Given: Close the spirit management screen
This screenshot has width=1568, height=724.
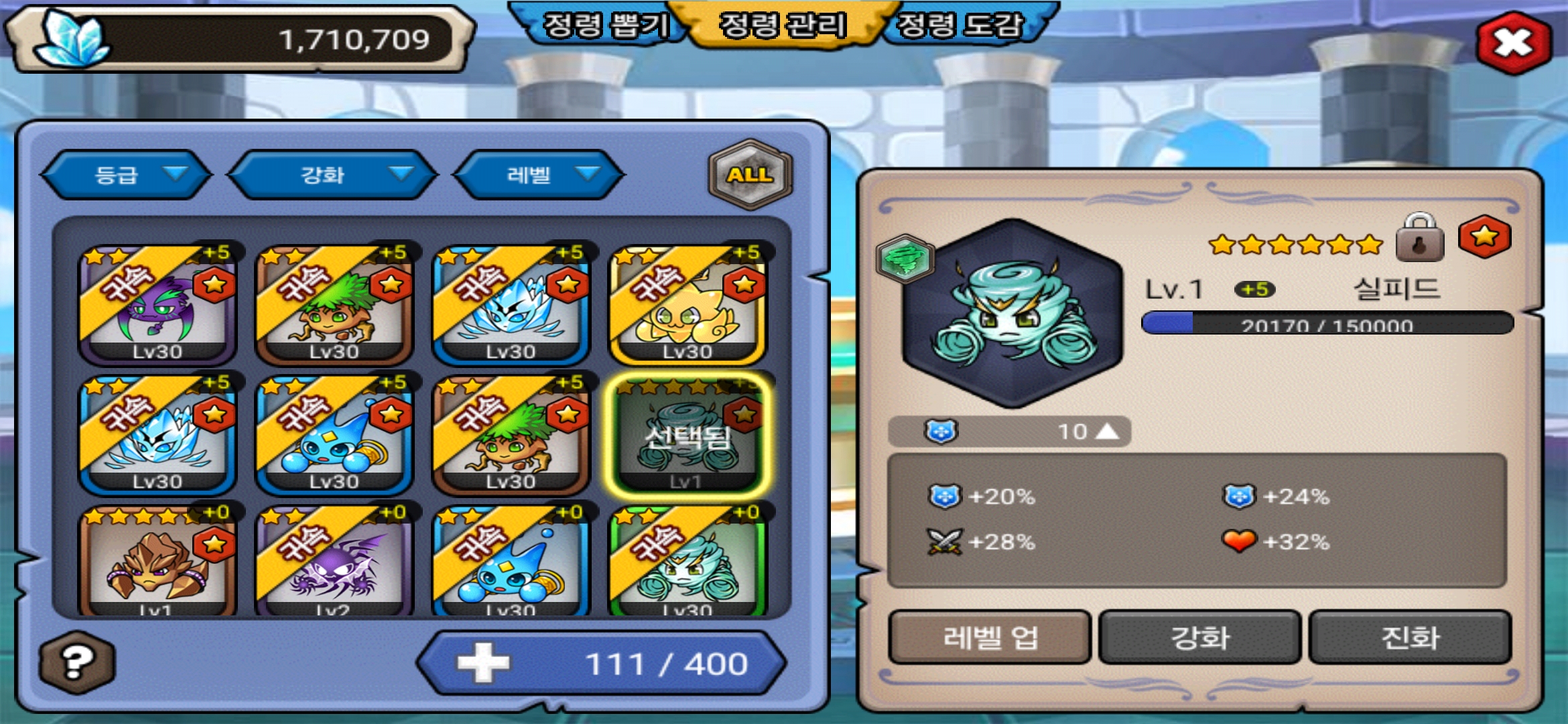Looking at the screenshot, I should coord(1513,42).
